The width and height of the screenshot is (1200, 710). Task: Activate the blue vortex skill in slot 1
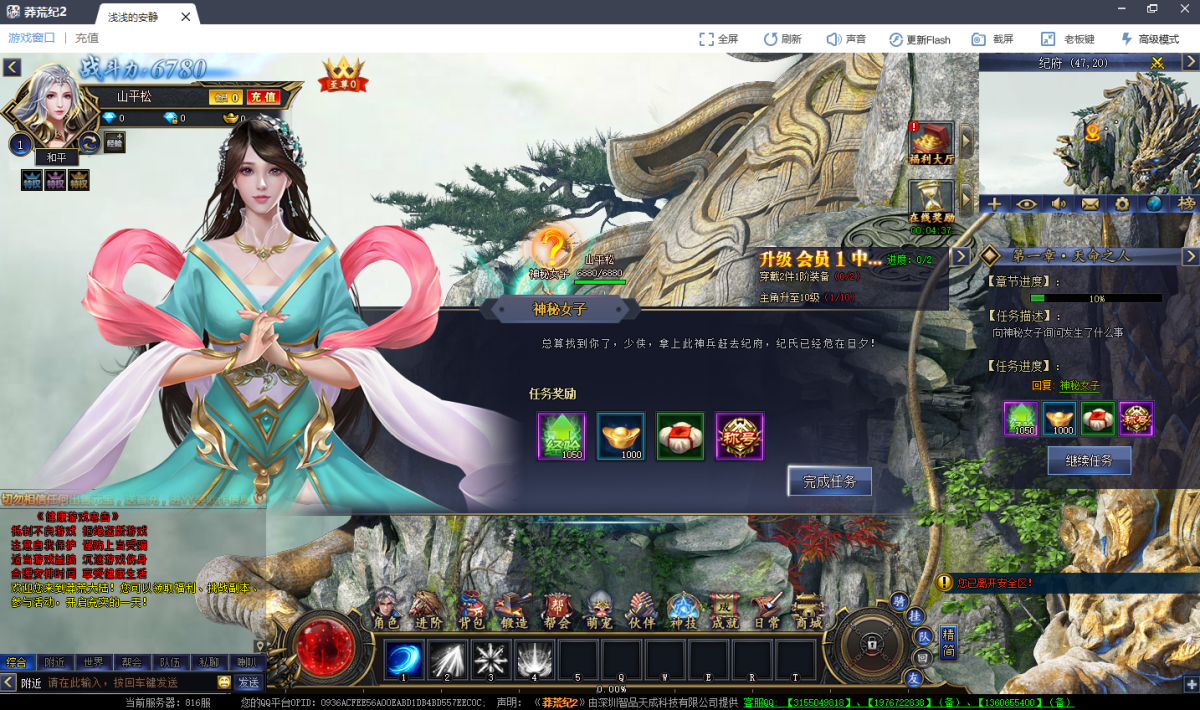[405, 660]
